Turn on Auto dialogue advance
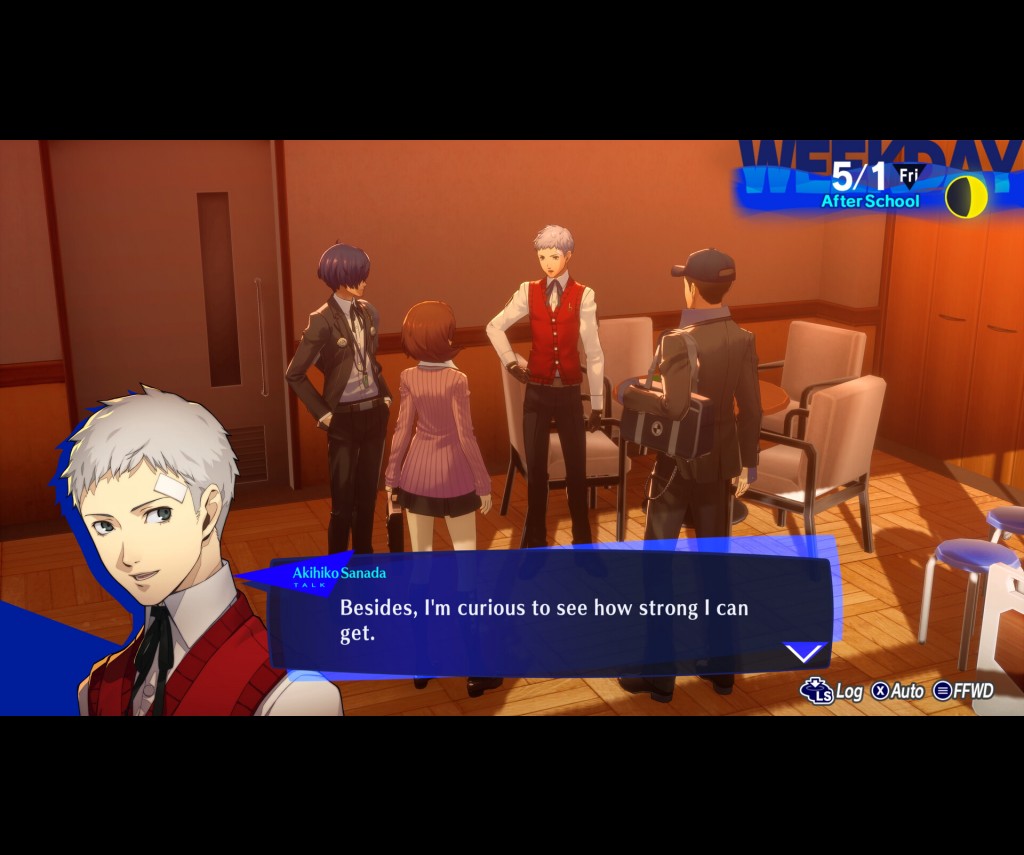Viewport: 1024px width, 855px height. (x=898, y=691)
